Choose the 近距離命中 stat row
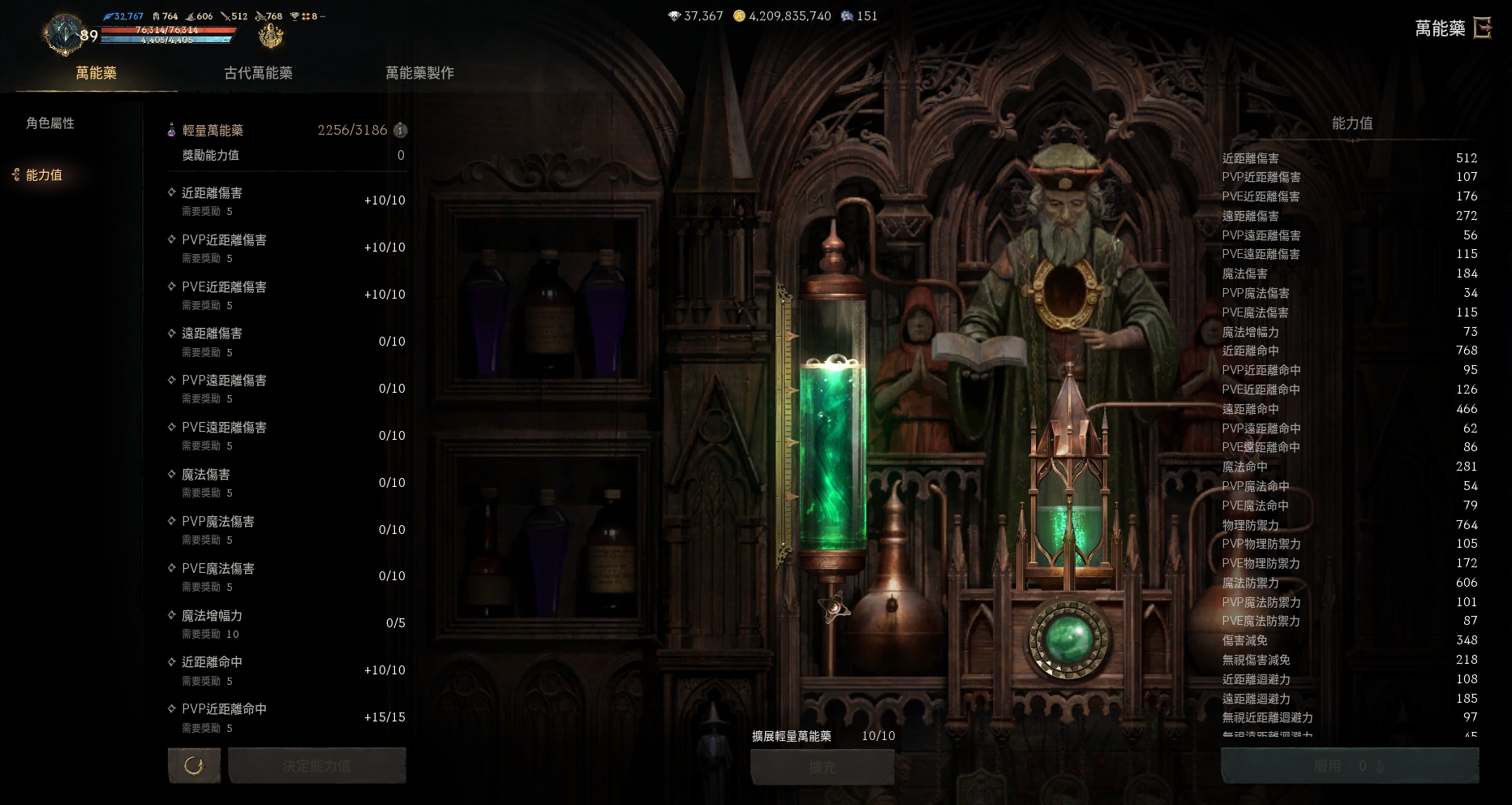Image resolution: width=1512 pixels, height=805 pixels. pyautogui.click(x=286, y=670)
